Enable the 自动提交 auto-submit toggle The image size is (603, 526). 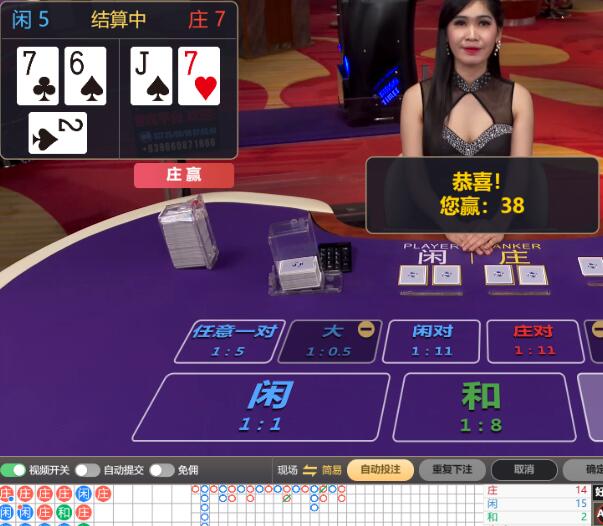(x=88, y=470)
